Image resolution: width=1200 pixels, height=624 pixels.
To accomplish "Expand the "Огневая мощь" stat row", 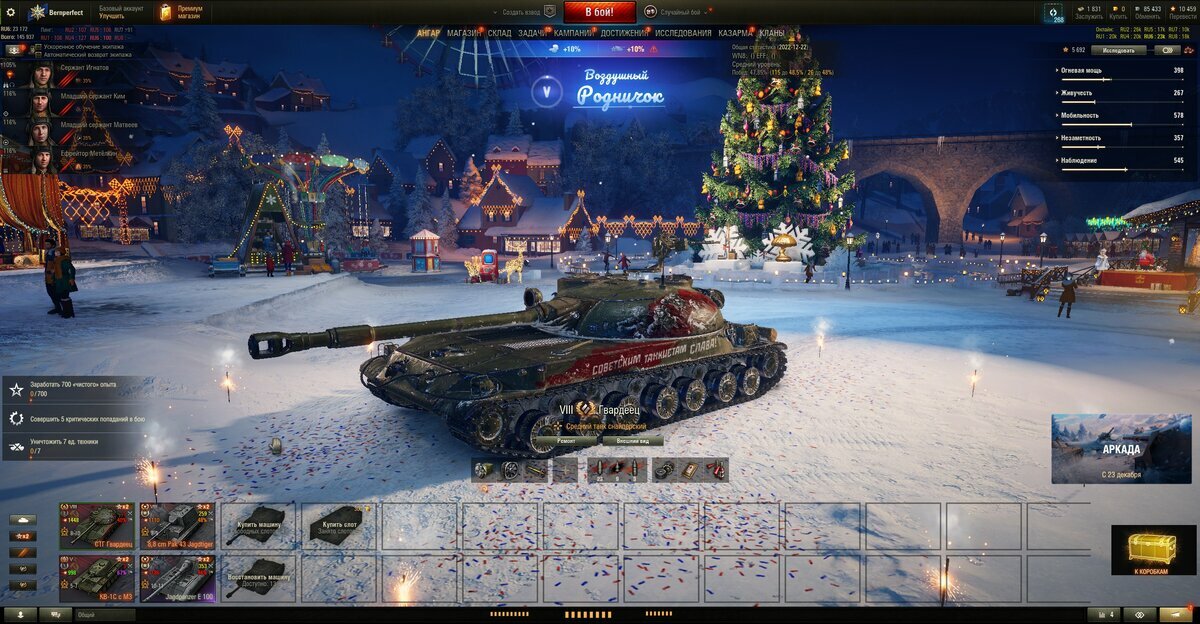I will 1120,71.
